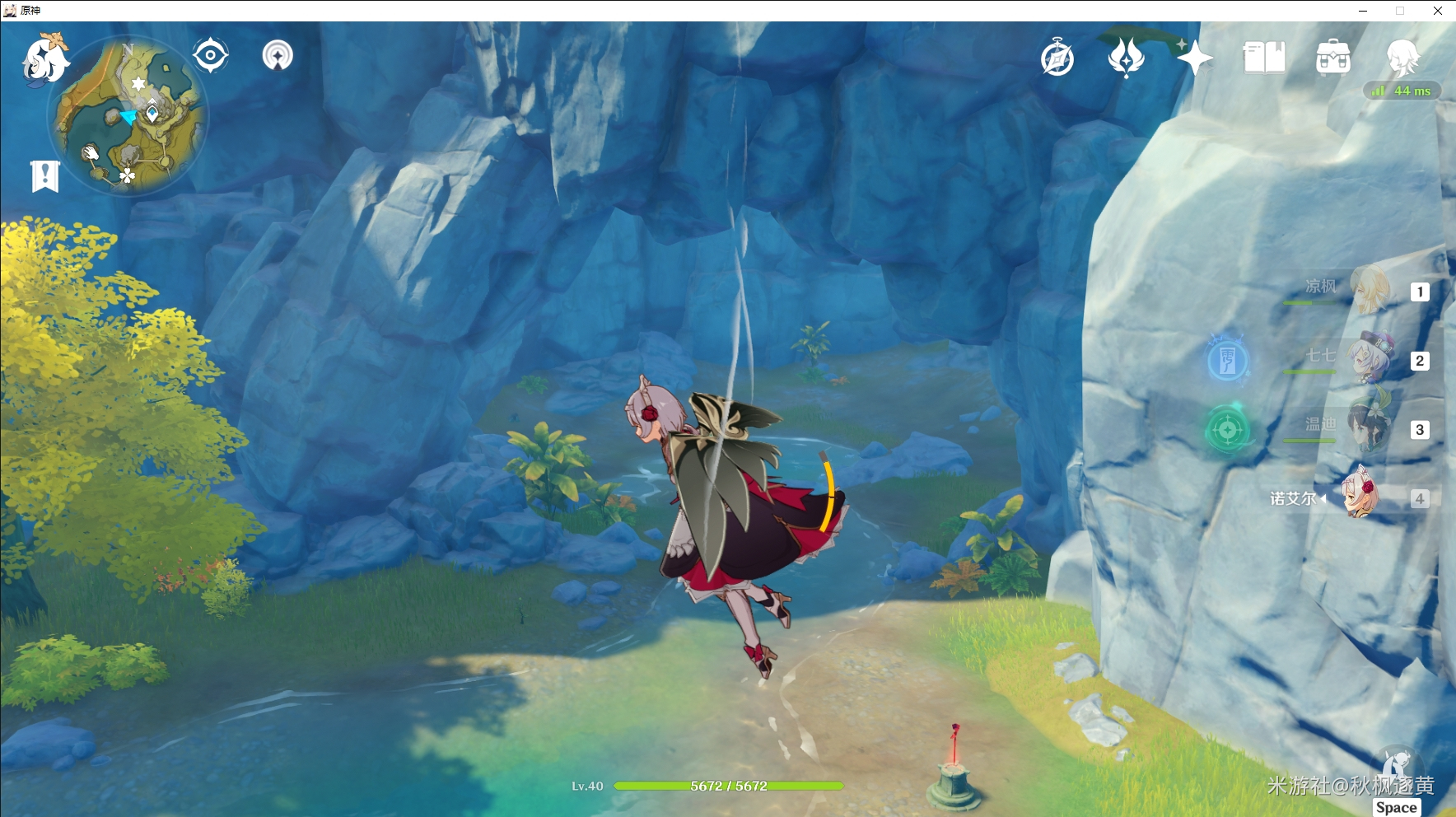This screenshot has width=1456, height=817.
Task: Open the Adventurer Handbook book icon
Action: click(x=1263, y=58)
